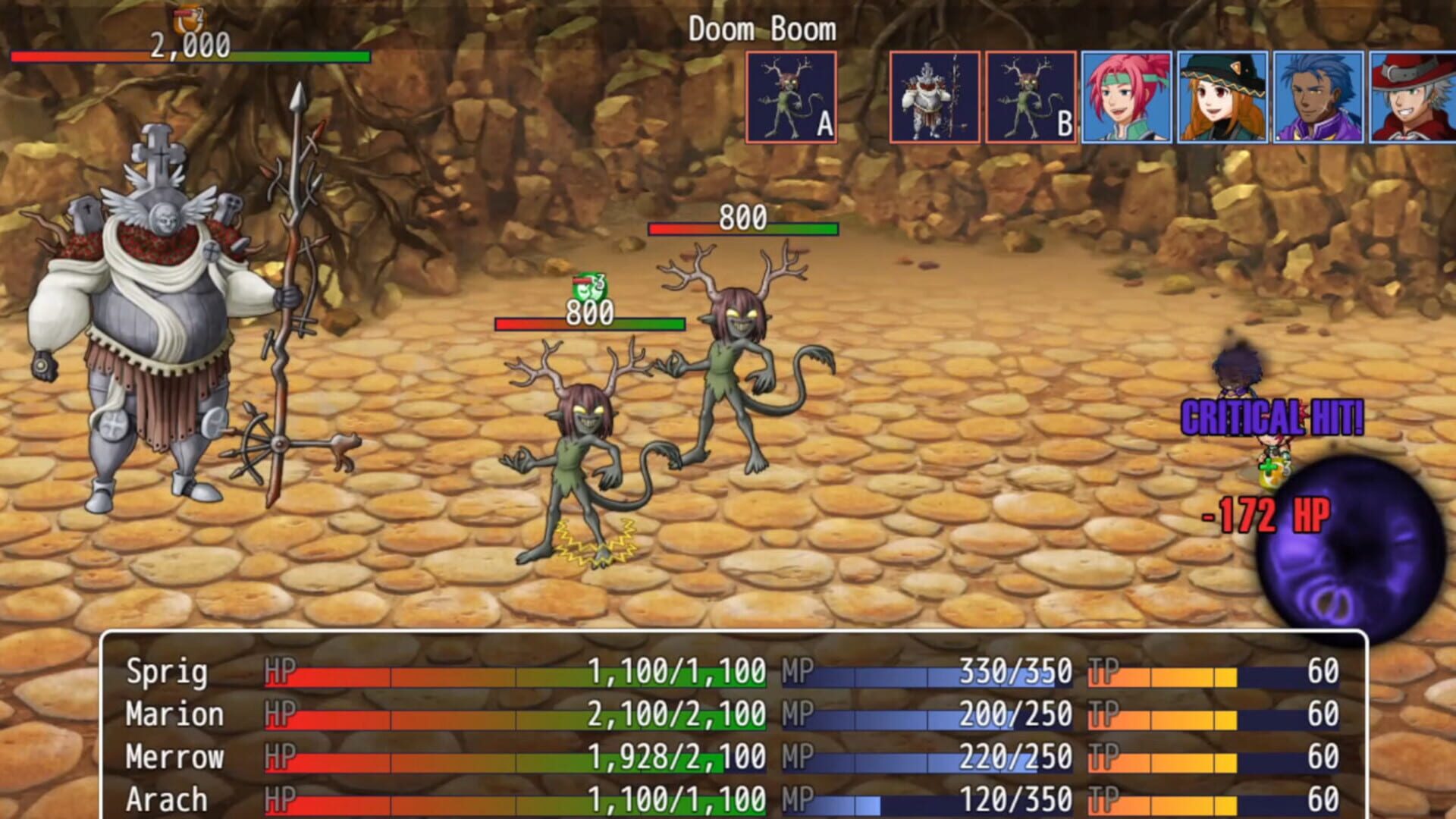Select enemy imp target thumbnail labeled A
The image size is (1456, 819).
click(791, 97)
